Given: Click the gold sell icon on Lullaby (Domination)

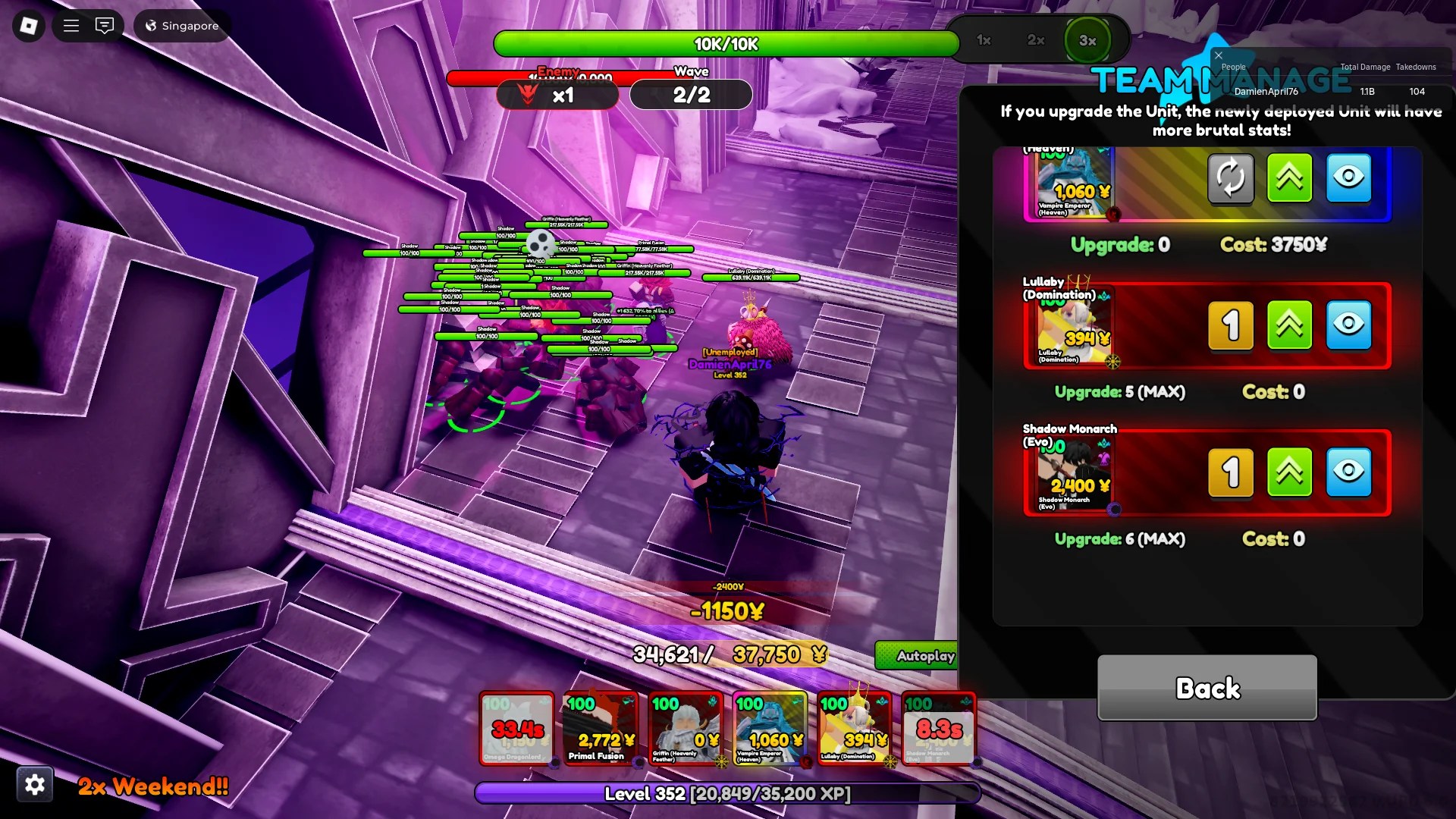Looking at the screenshot, I should (1231, 326).
